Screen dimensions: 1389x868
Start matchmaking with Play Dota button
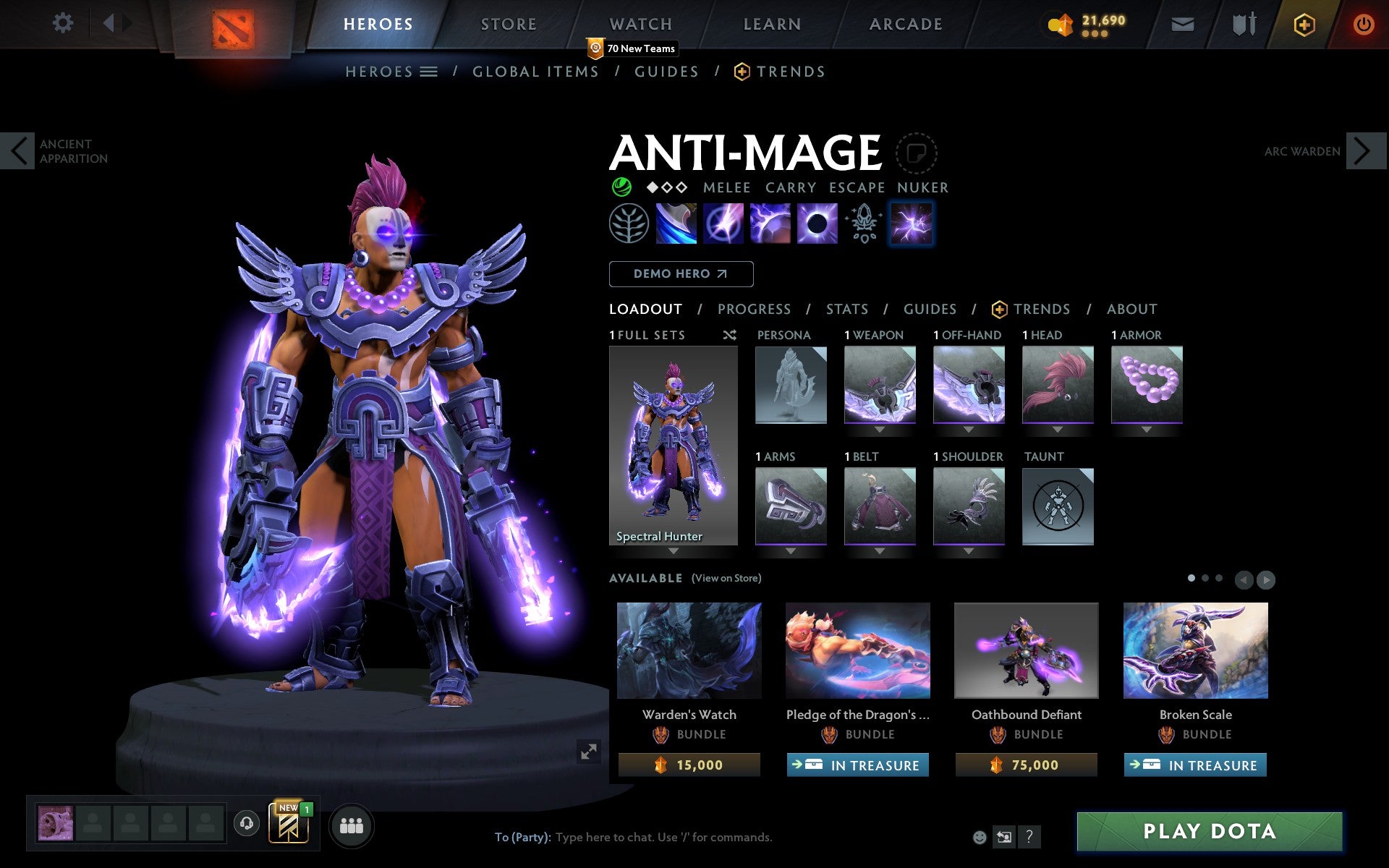pos(1209,831)
